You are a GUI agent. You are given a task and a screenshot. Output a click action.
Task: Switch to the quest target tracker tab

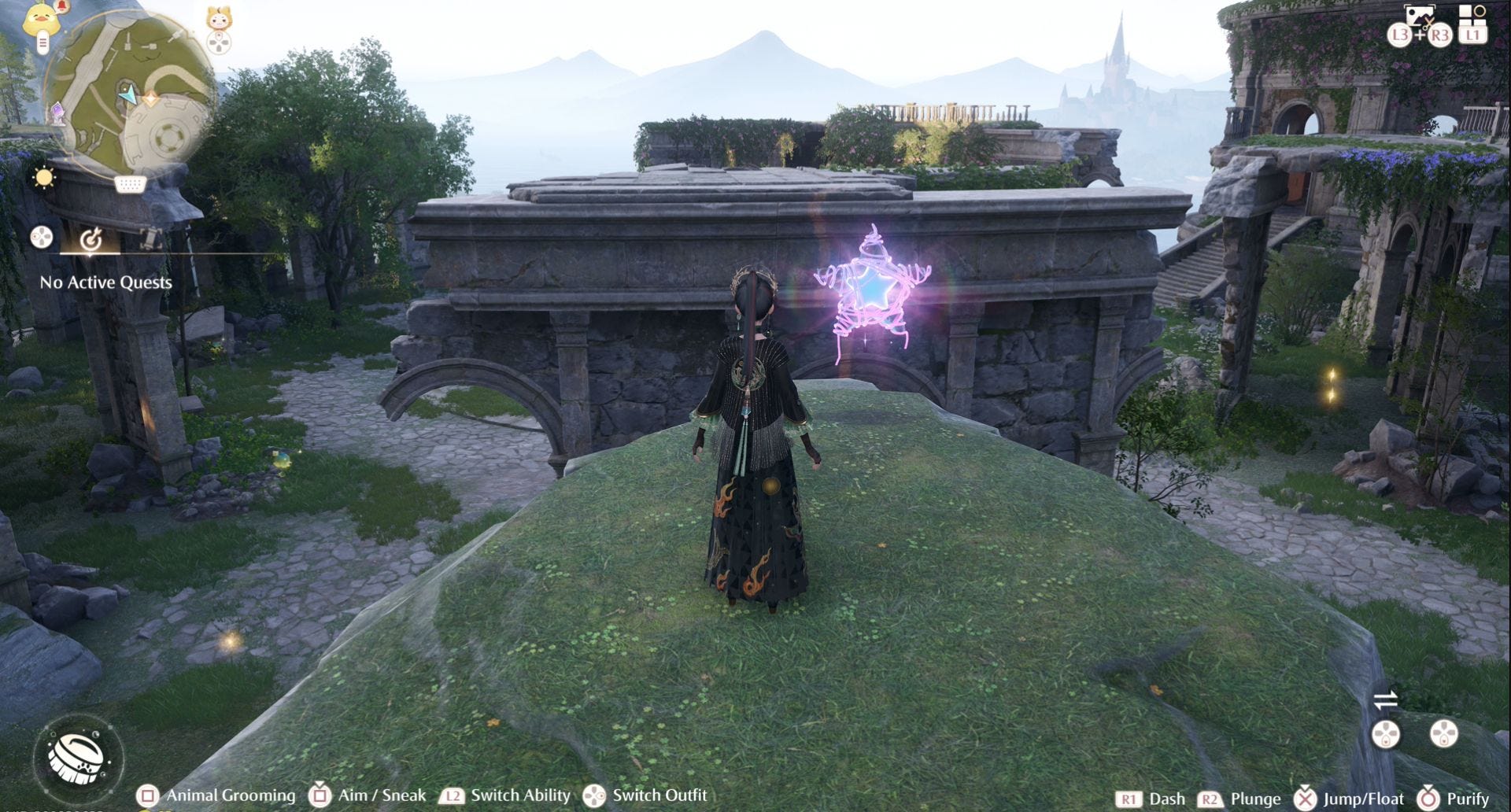(x=91, y=237)
